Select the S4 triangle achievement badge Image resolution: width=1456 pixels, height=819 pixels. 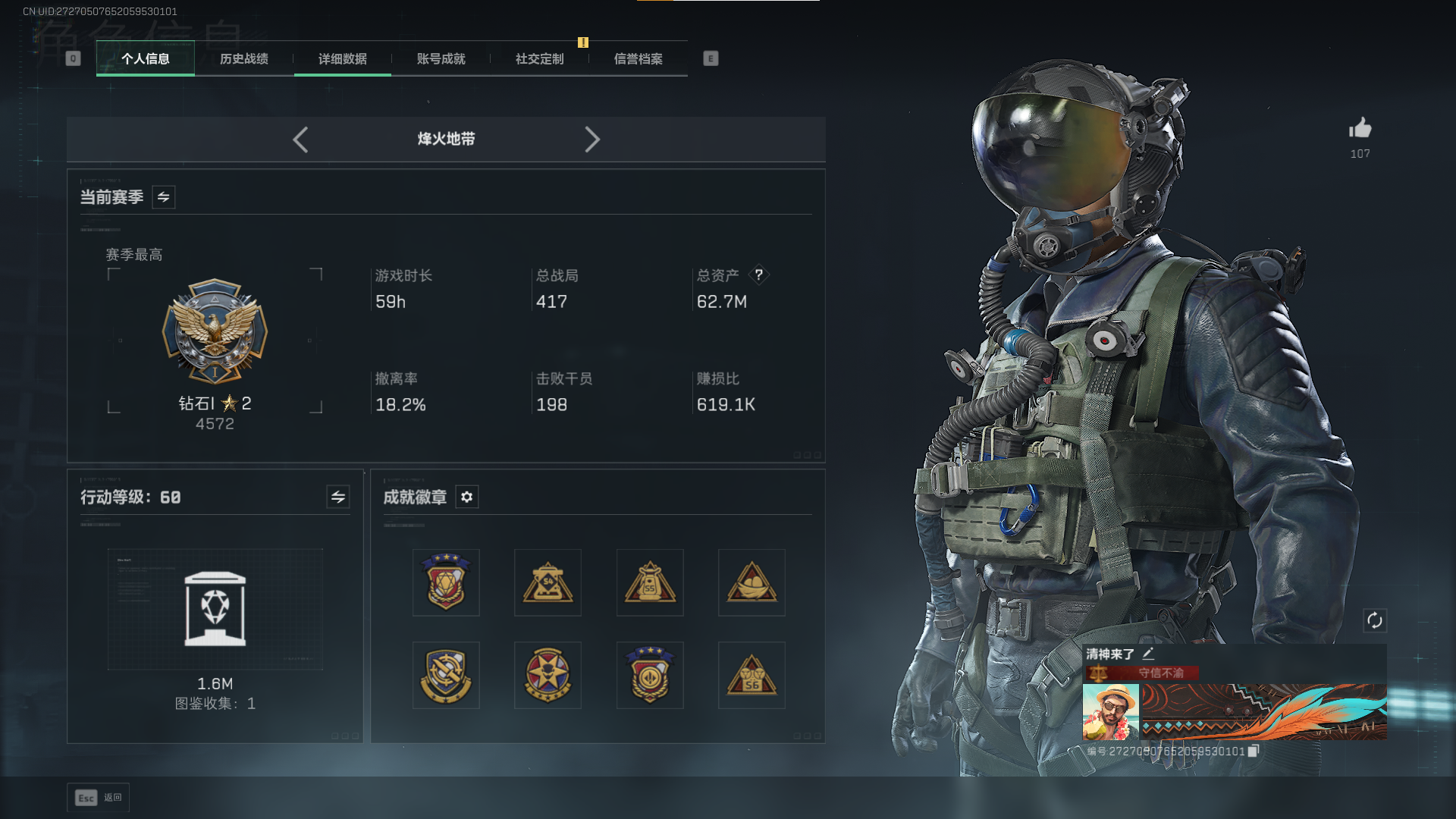point(548,582)
